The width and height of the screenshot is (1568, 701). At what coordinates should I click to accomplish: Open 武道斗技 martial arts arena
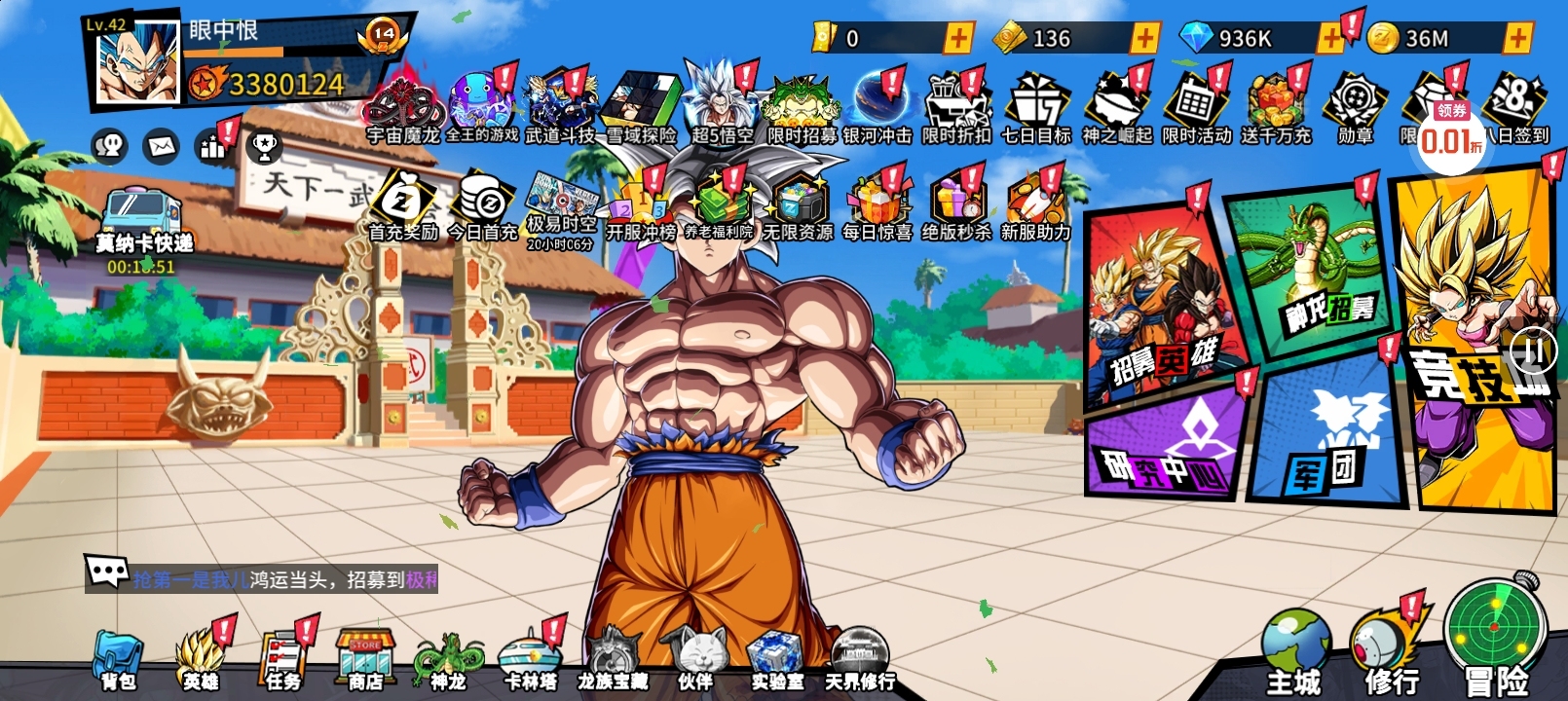pos(560,97)
